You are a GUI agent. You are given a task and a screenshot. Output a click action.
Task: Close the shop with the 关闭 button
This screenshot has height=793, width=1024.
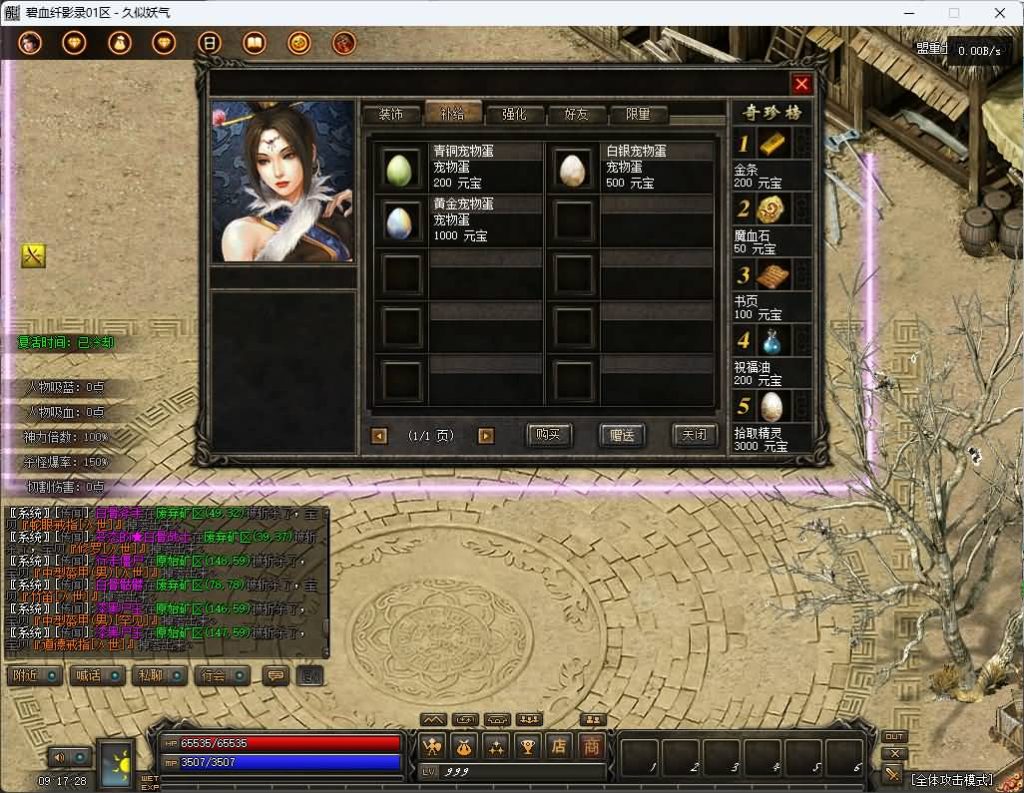coord(694,435)
